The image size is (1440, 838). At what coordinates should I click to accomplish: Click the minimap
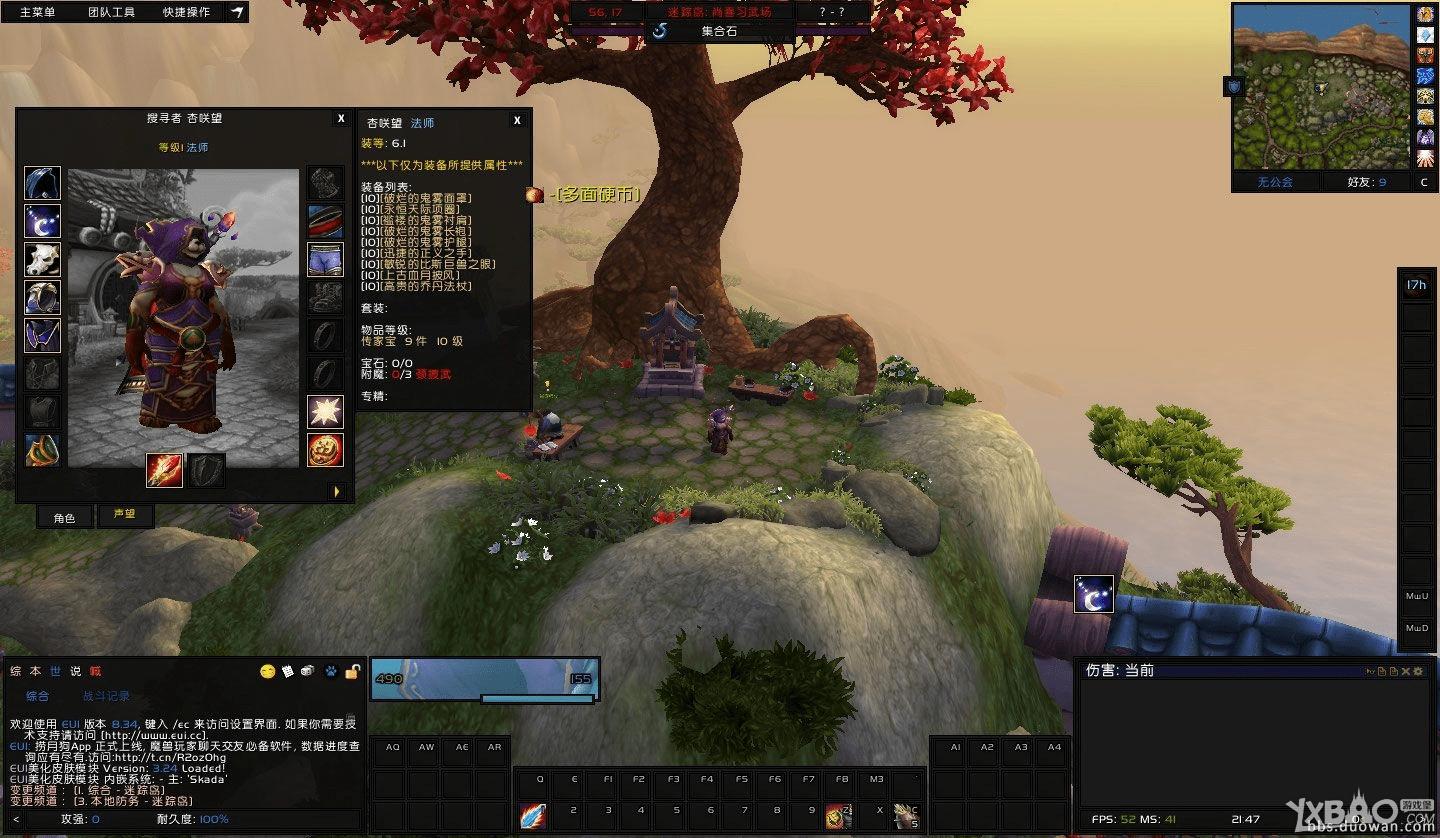(1321, 87)
